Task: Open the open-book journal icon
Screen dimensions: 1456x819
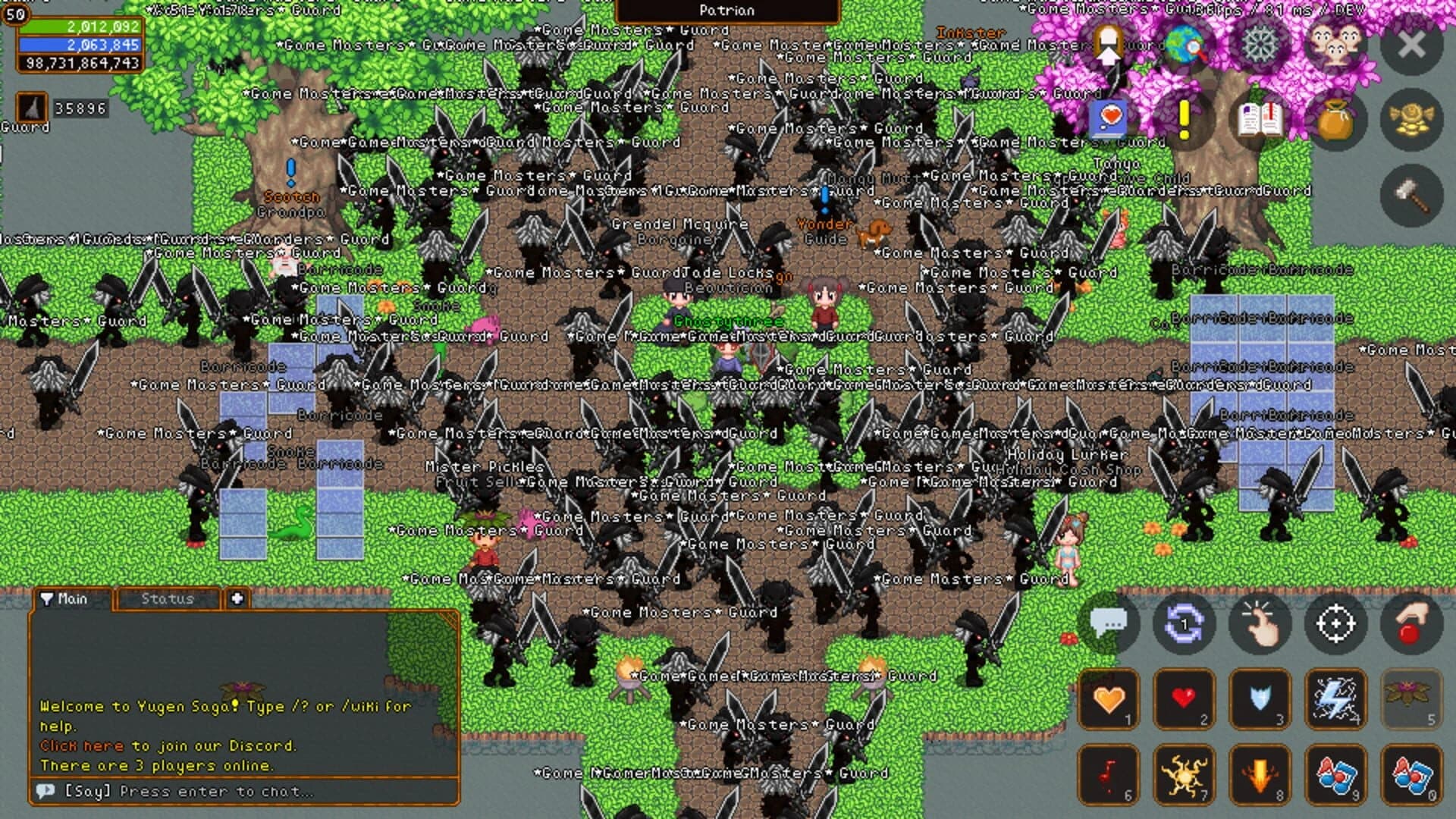Action: [1259, 120]
